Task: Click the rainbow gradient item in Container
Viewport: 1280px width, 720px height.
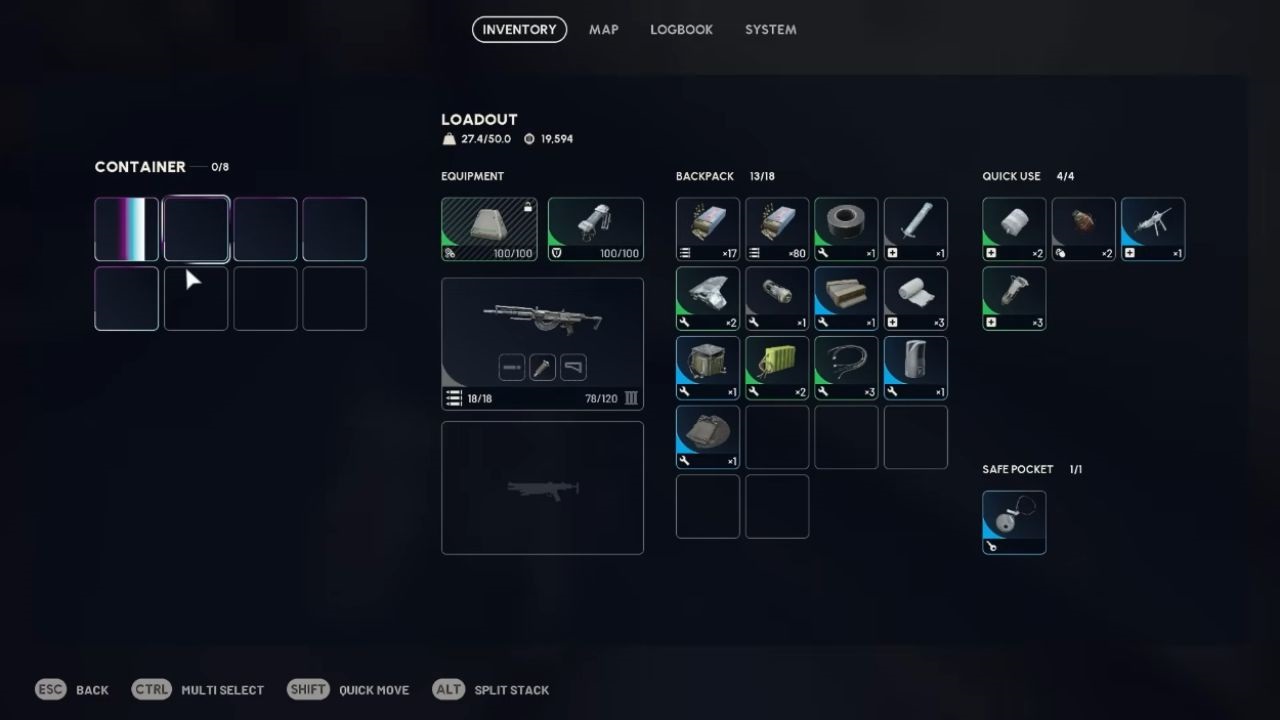Action: [x=126, y=228]
